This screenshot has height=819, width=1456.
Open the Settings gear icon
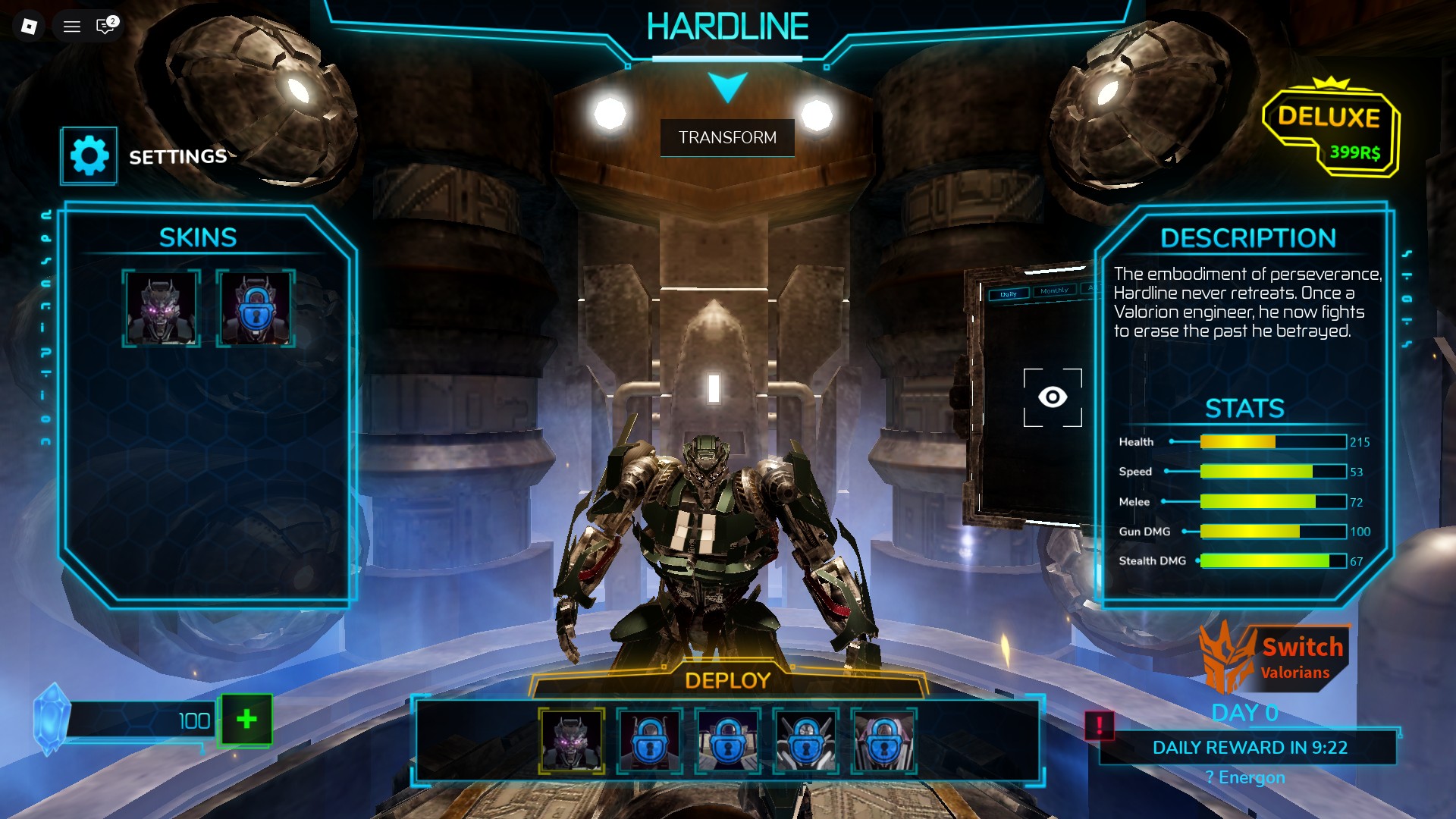89,155
